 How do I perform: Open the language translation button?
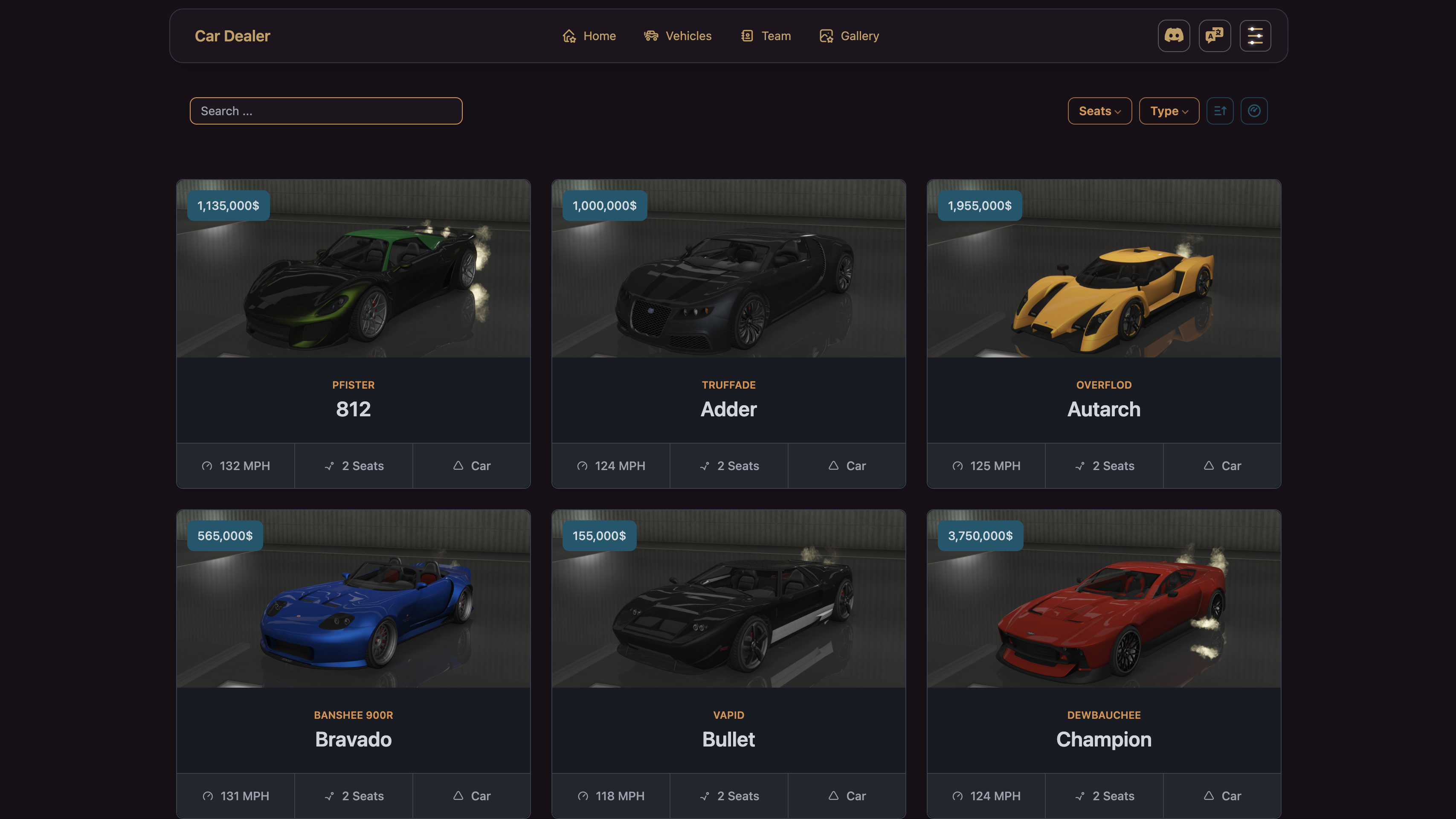(1215, 36)
